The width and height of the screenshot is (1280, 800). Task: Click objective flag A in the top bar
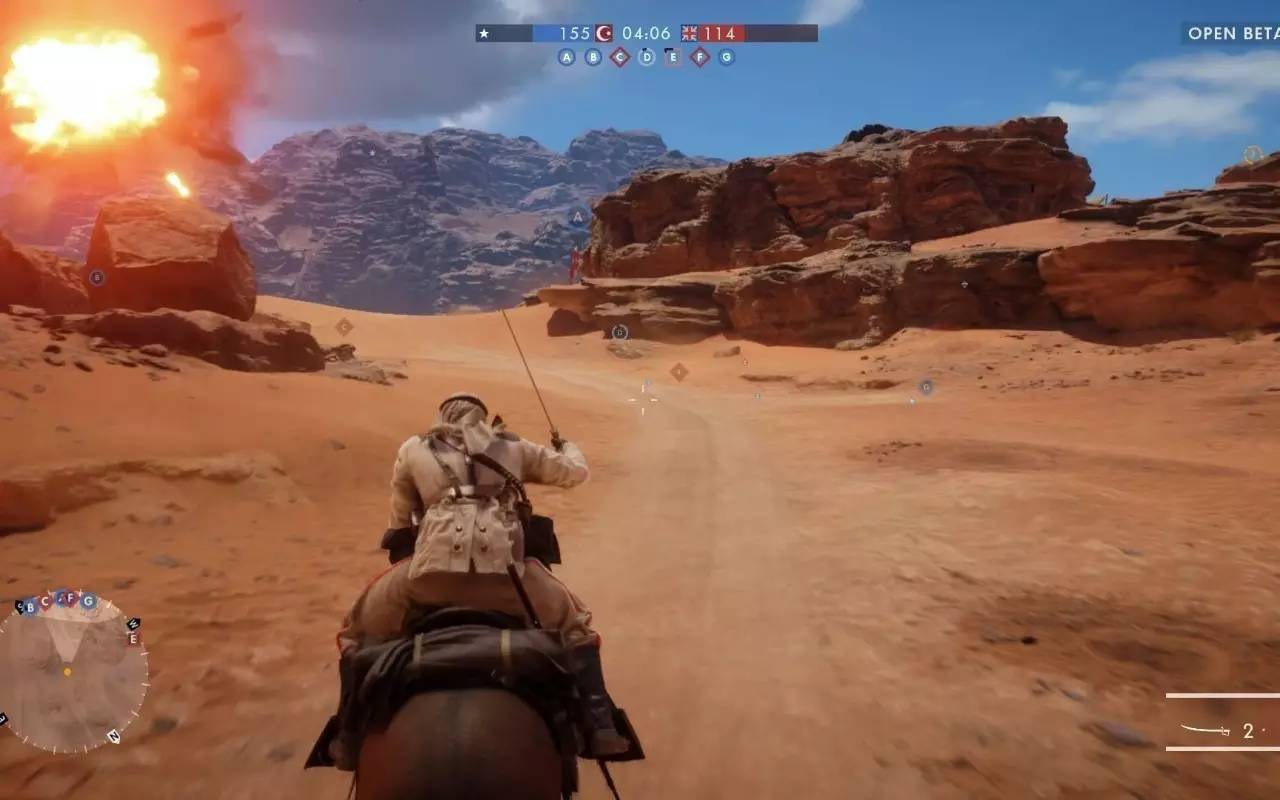(x=567, y=57)
